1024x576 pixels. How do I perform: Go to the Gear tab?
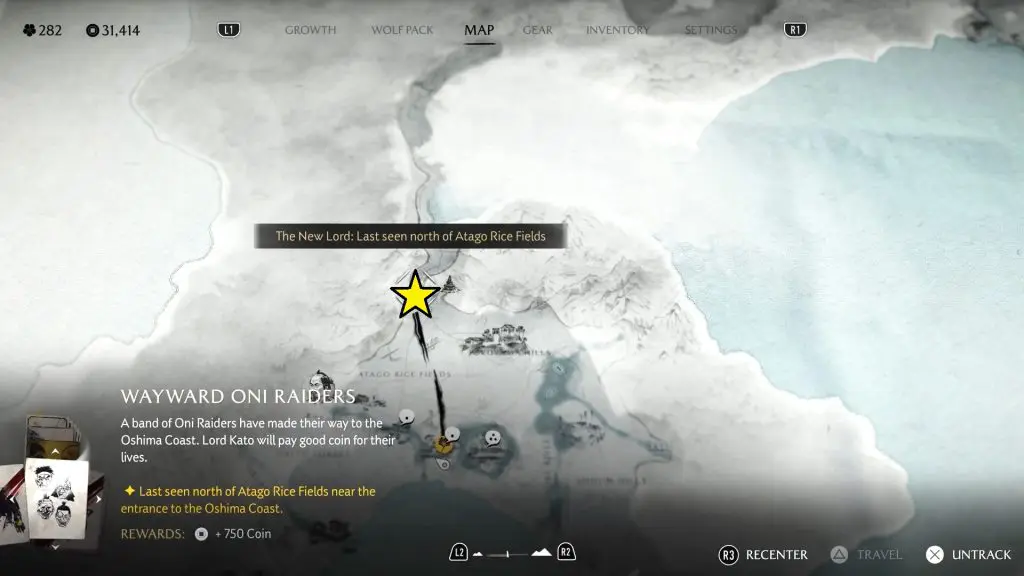(x=537, y=30)
